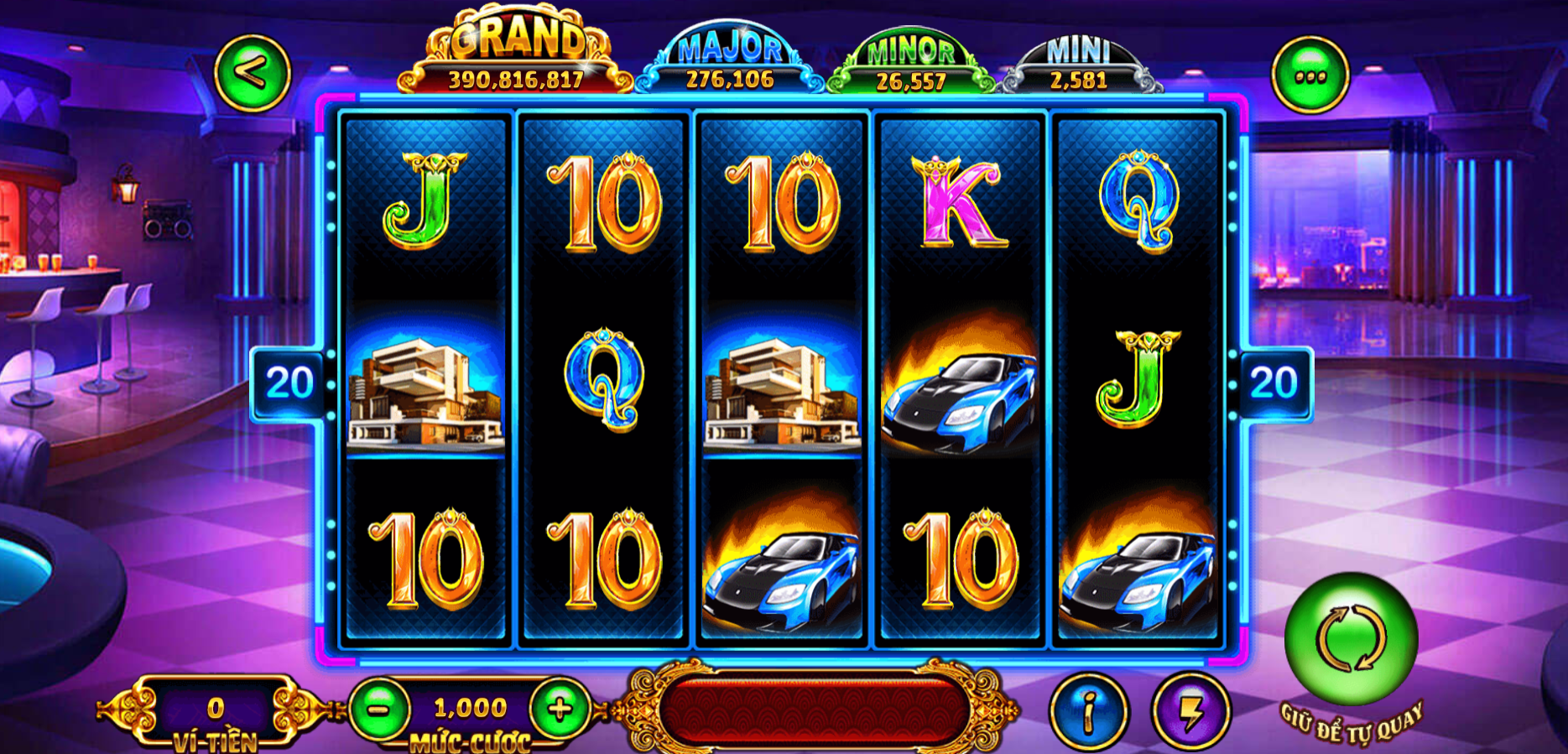Increase the bet with the plus button
This screenshot has height=754, width=1568.
click(x=560, y=710)
